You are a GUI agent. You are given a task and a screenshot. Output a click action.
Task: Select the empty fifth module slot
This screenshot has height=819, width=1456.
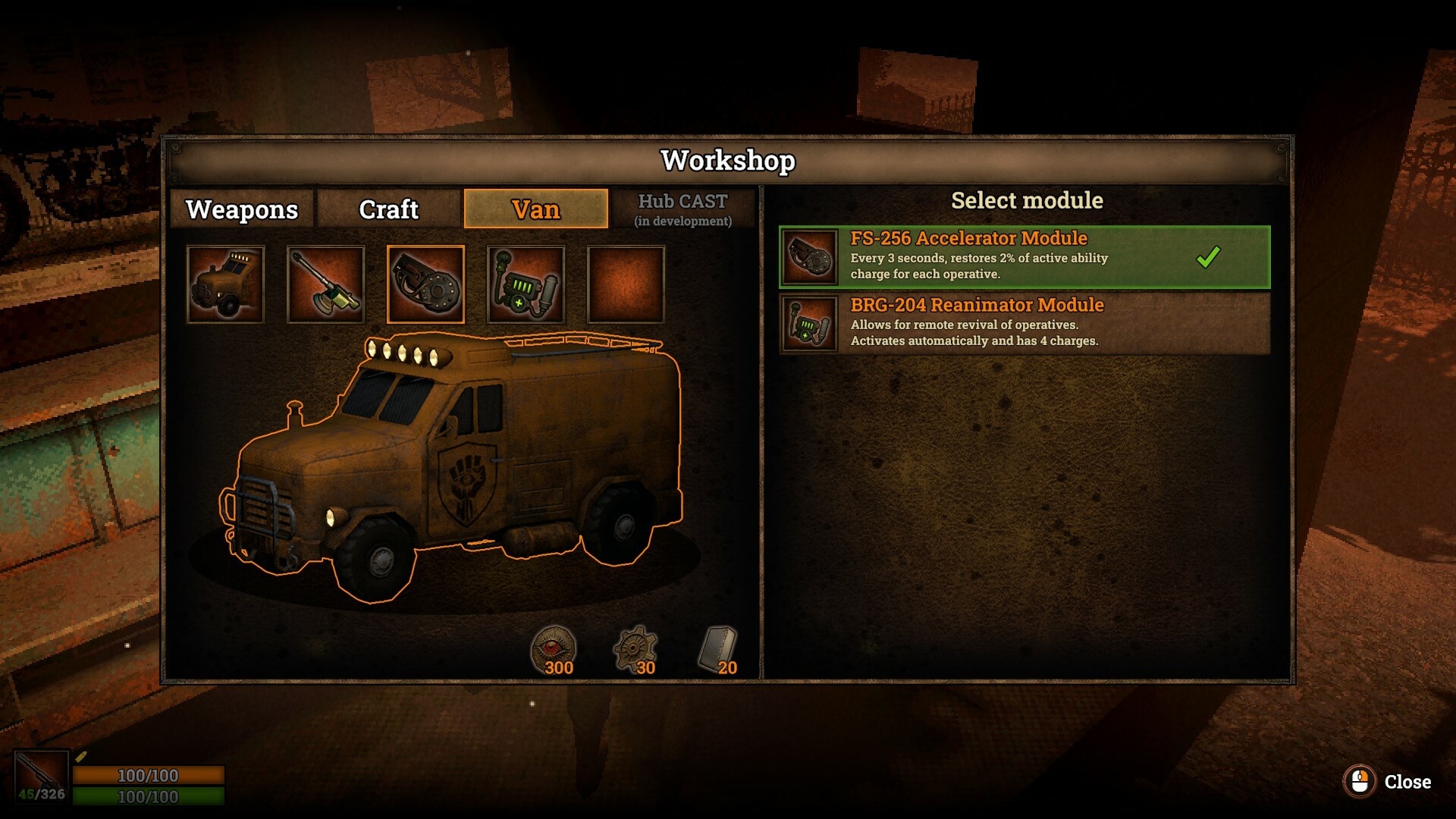point(626,284)
